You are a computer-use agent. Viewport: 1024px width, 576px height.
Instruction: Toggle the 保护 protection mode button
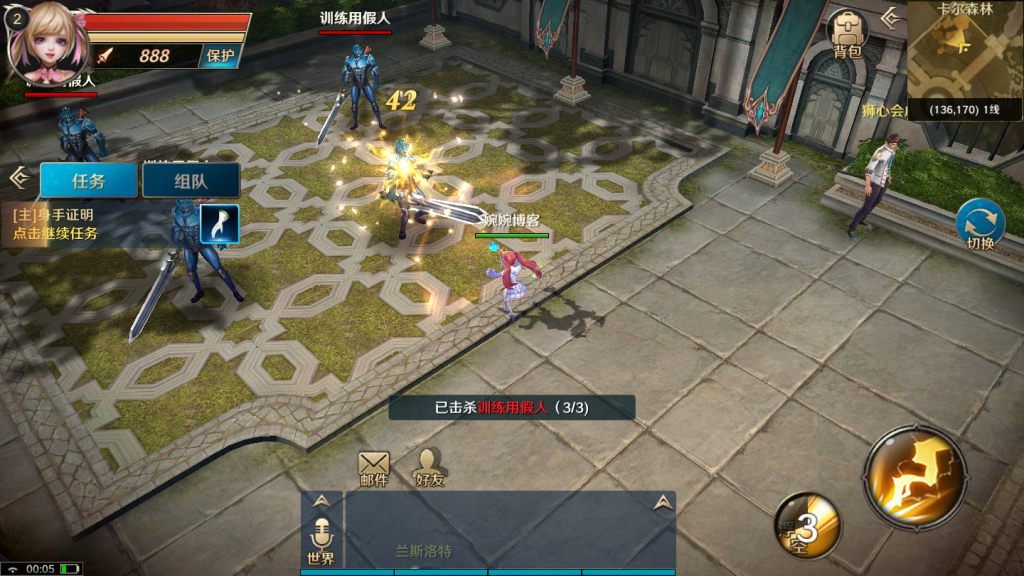click(x=220, y=56)
